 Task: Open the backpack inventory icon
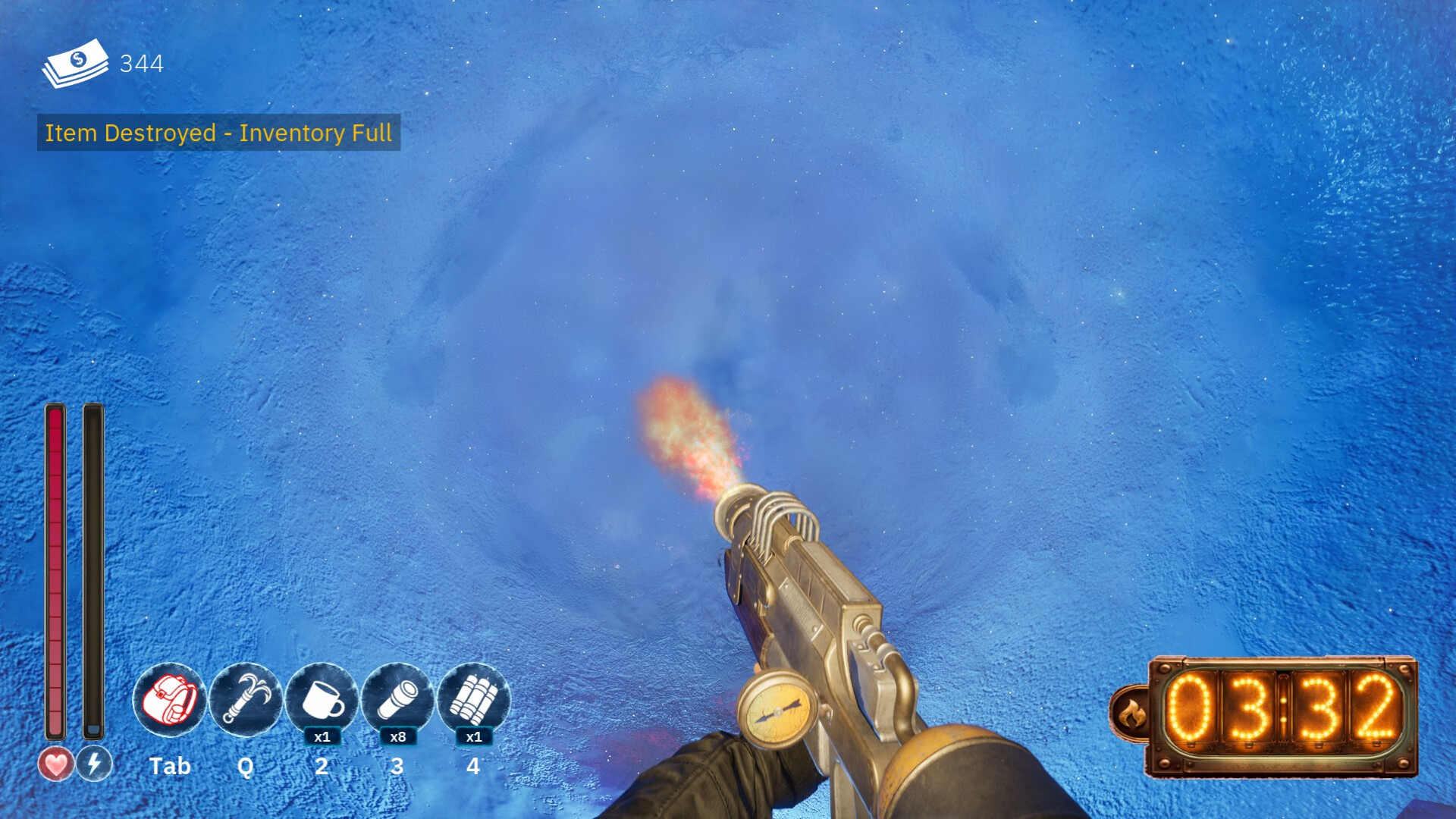tap(169, 699)
